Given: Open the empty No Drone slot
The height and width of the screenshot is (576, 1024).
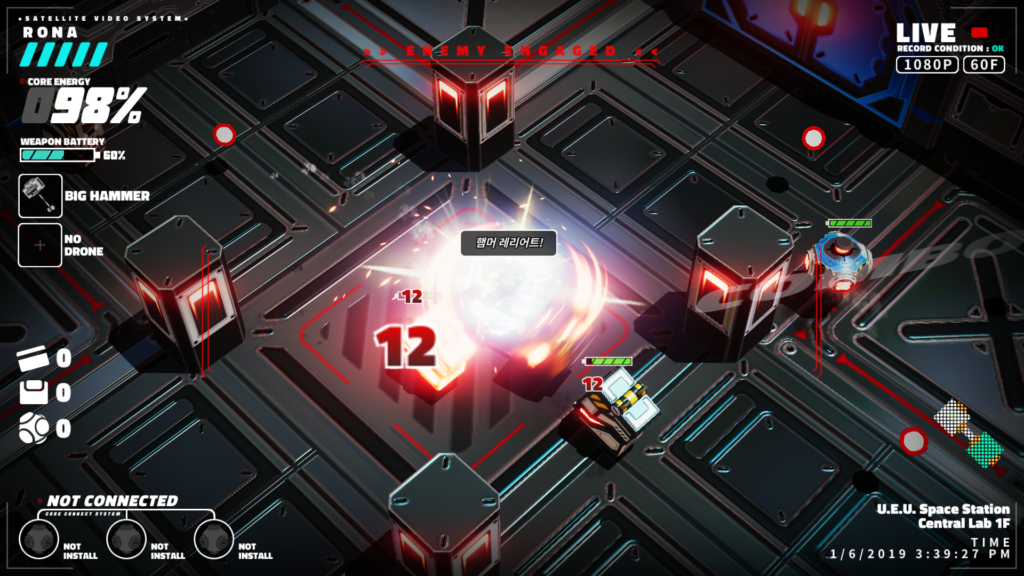Looking at the screenshot, I should (40, 245).
